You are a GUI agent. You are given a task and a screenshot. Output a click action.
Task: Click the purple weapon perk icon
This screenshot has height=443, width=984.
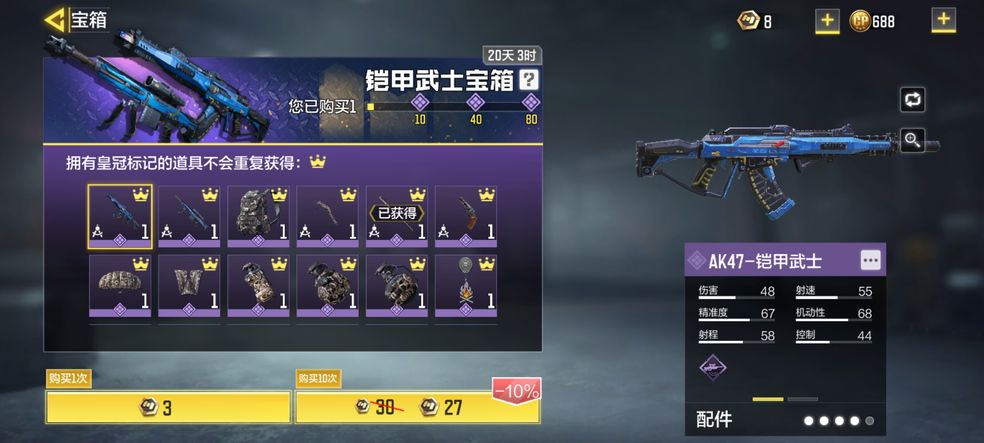point(713,367)
